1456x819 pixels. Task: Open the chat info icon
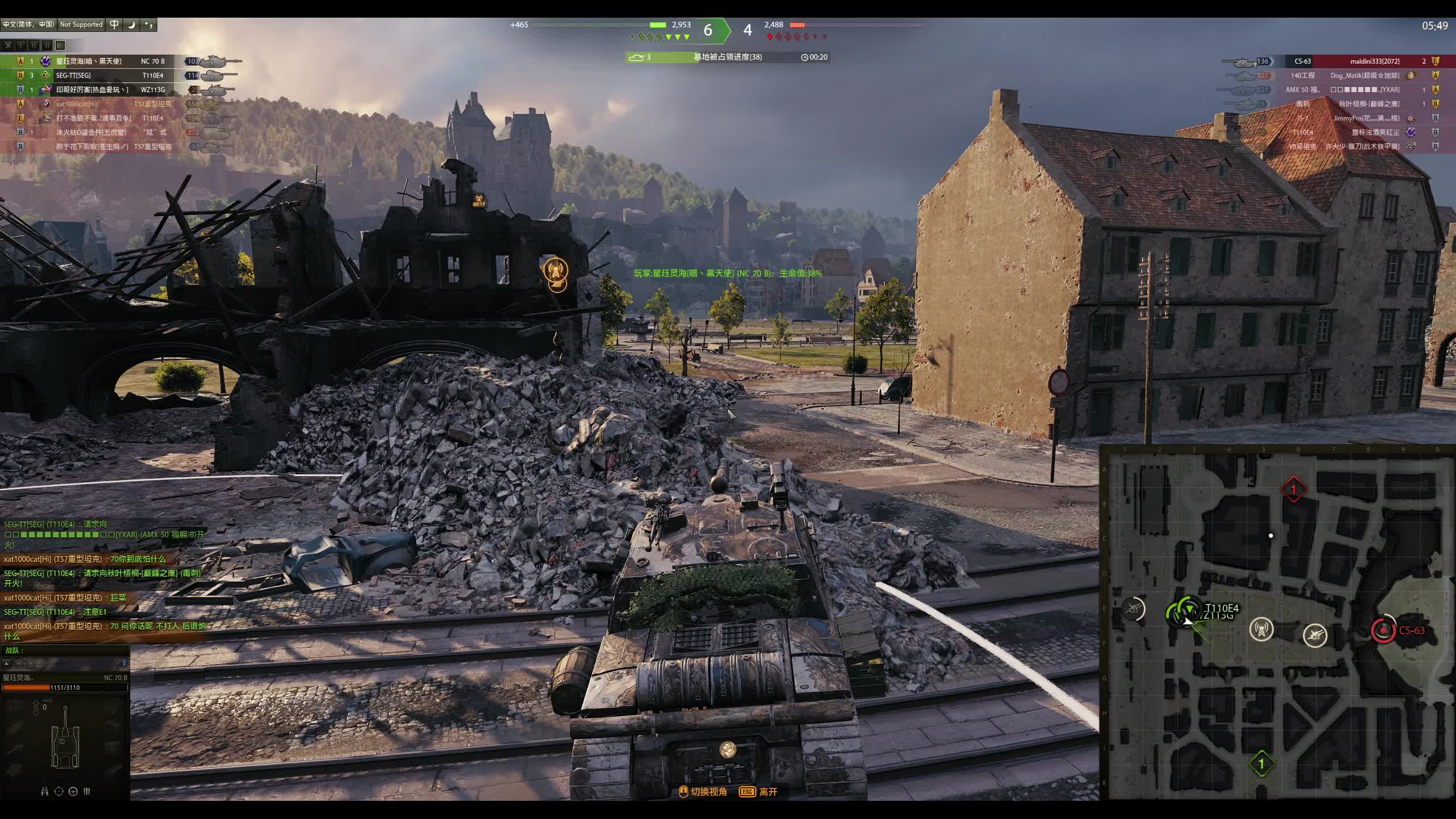point(124,663)
